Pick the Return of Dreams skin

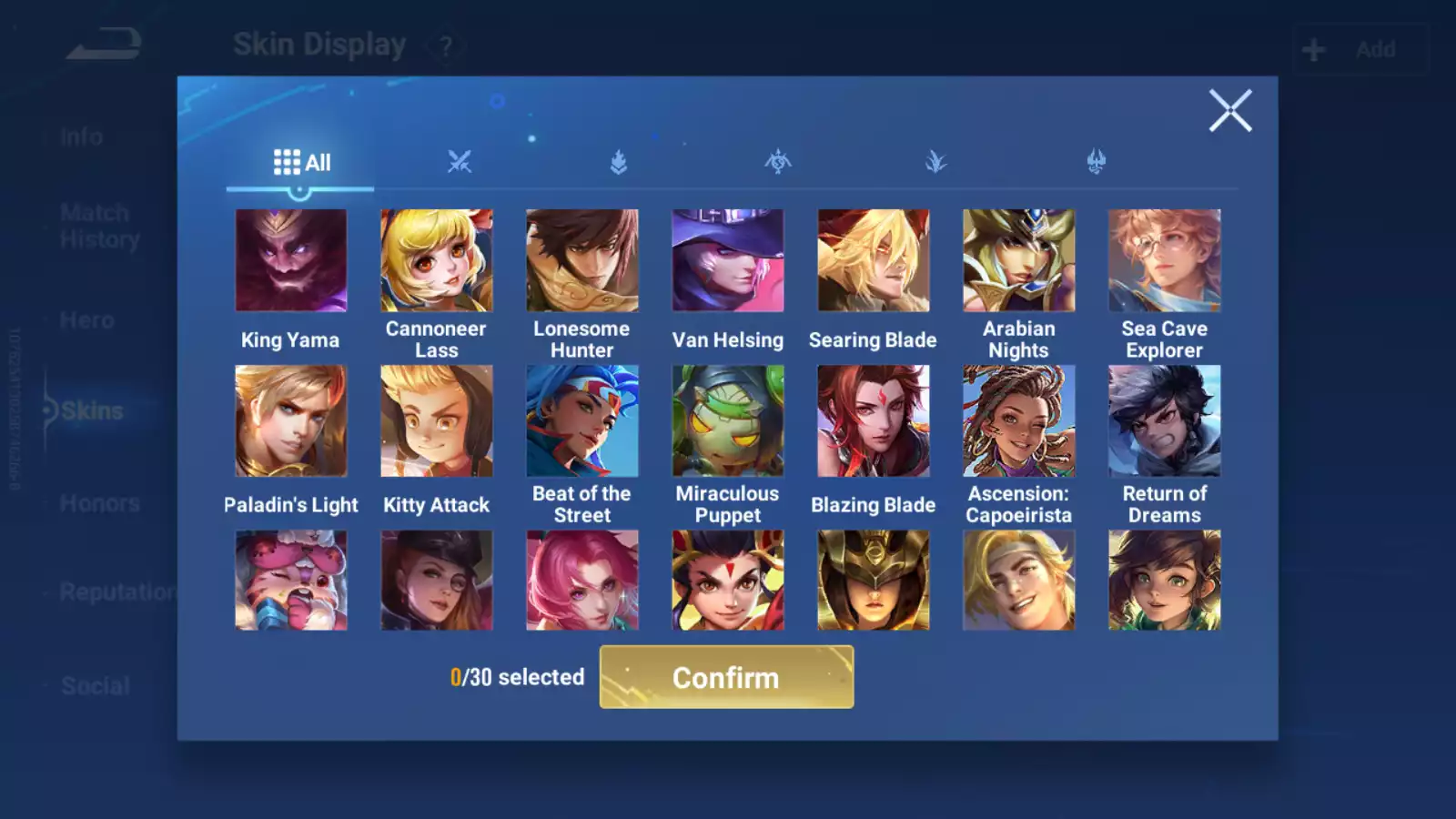[x=1165, y=421]
